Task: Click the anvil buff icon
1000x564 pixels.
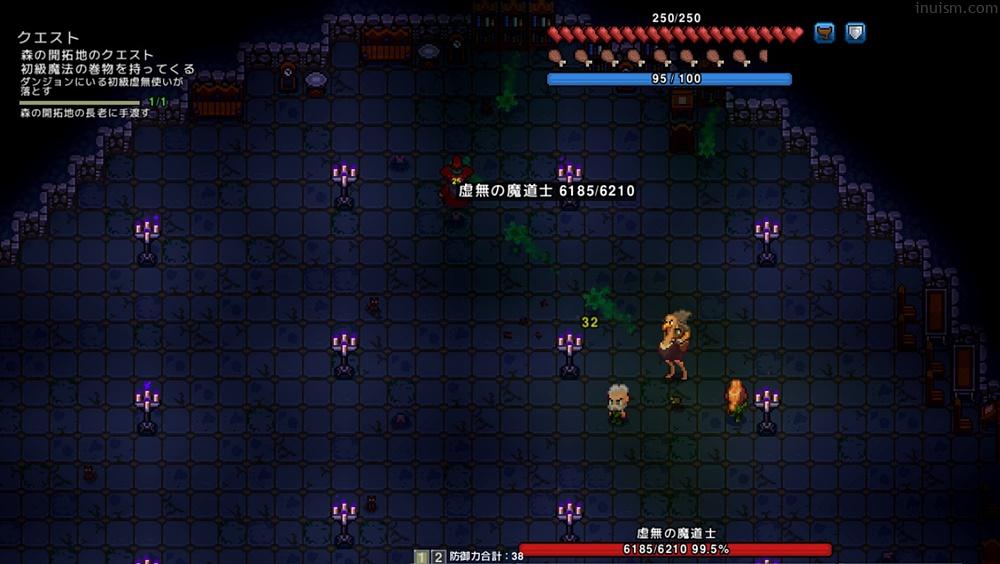Action: 824,33
